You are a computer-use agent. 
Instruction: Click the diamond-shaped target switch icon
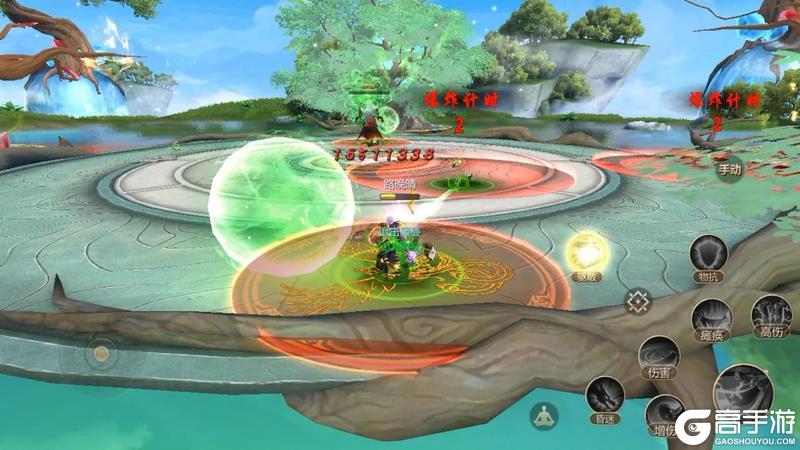[x=638, y=300]
